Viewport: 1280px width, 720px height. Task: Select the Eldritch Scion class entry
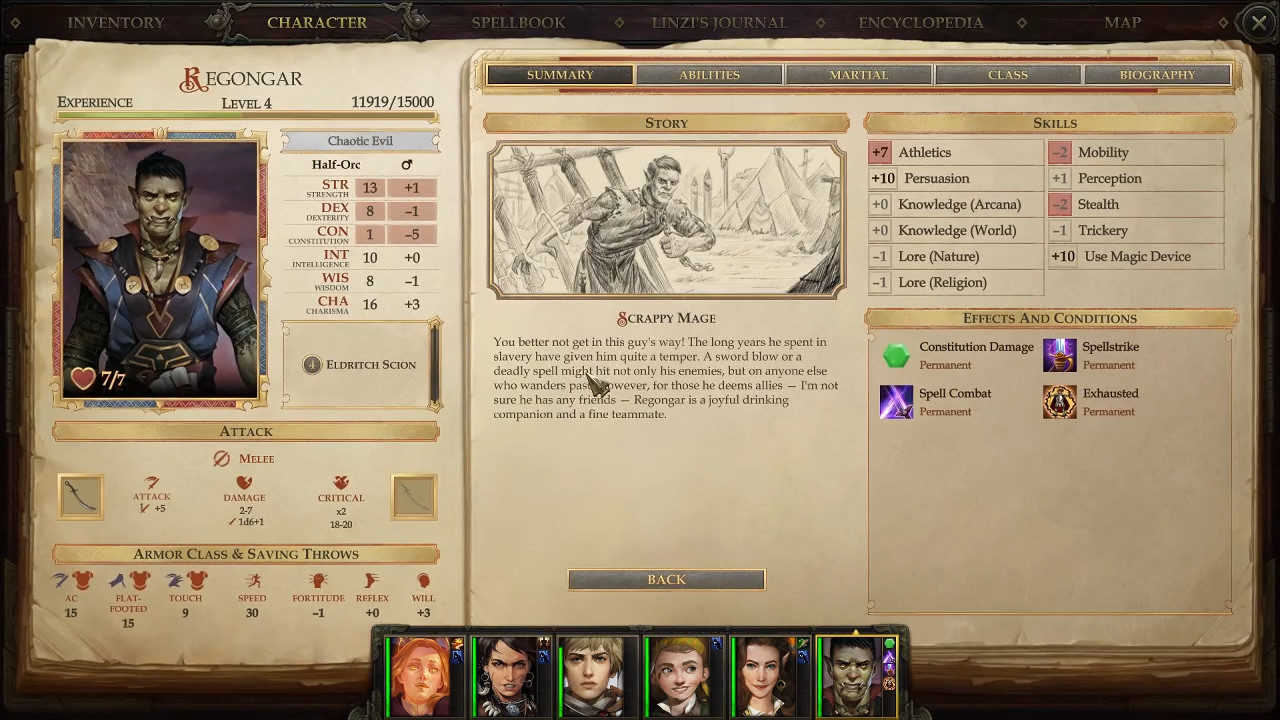[x=360, y=365]
